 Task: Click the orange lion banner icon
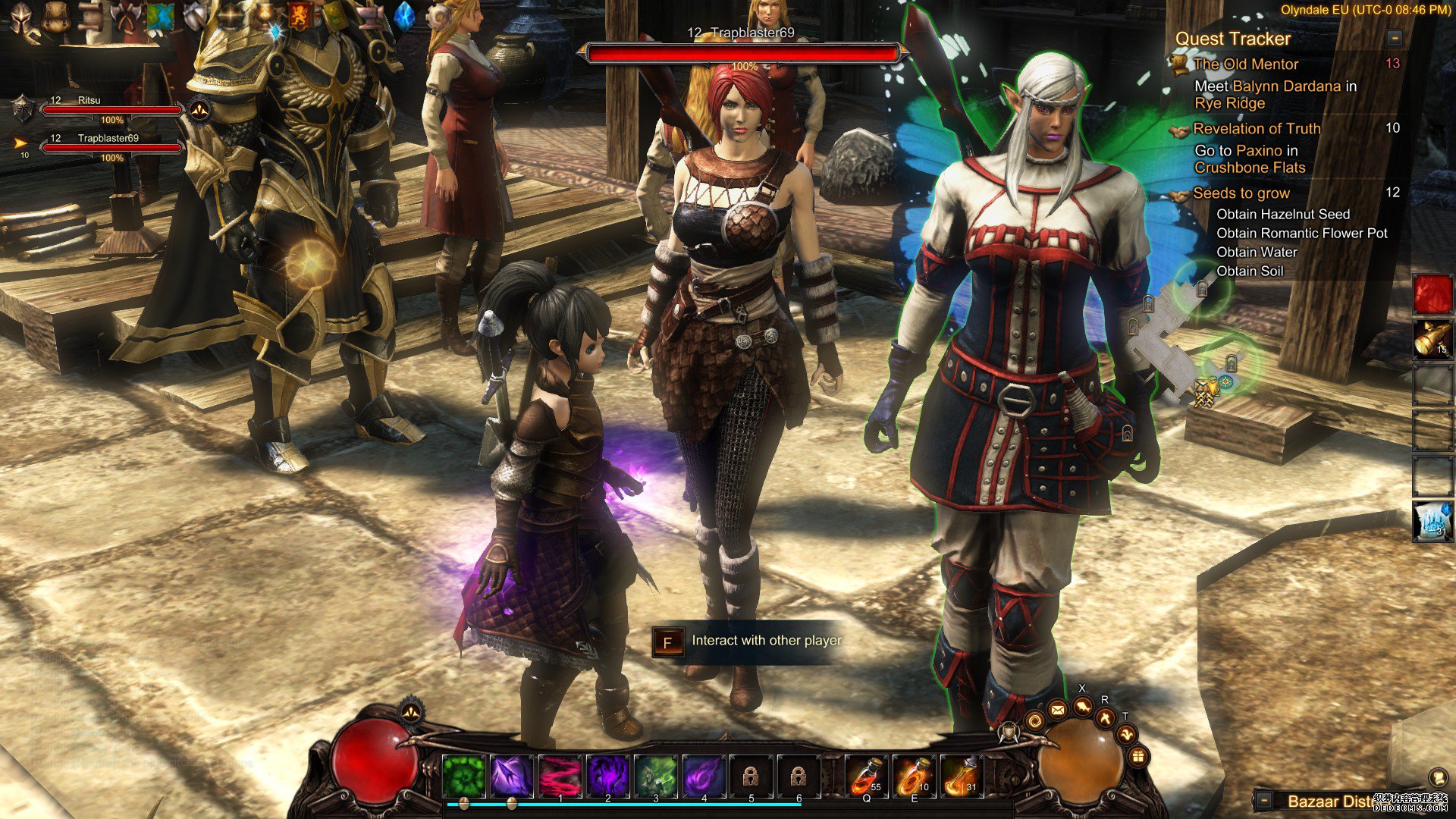click(300, 17)
